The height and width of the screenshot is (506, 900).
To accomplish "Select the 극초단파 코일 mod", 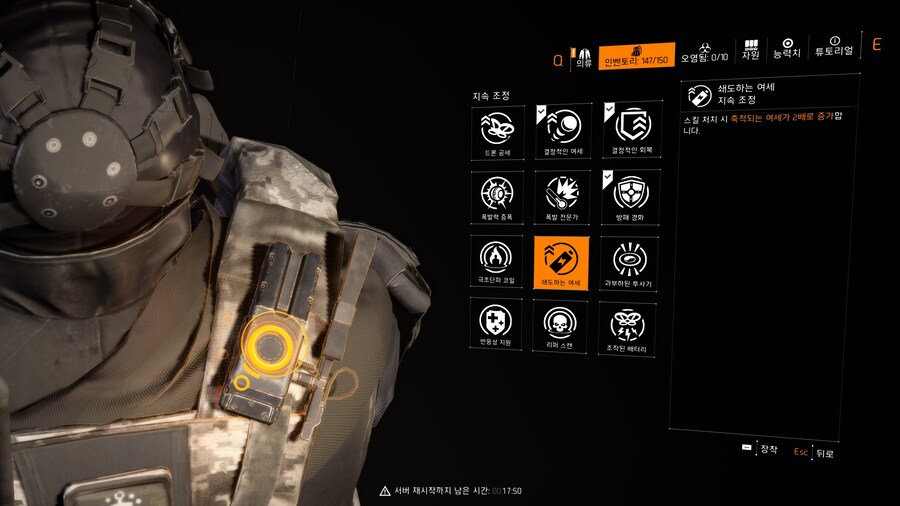I will point(495,262).
